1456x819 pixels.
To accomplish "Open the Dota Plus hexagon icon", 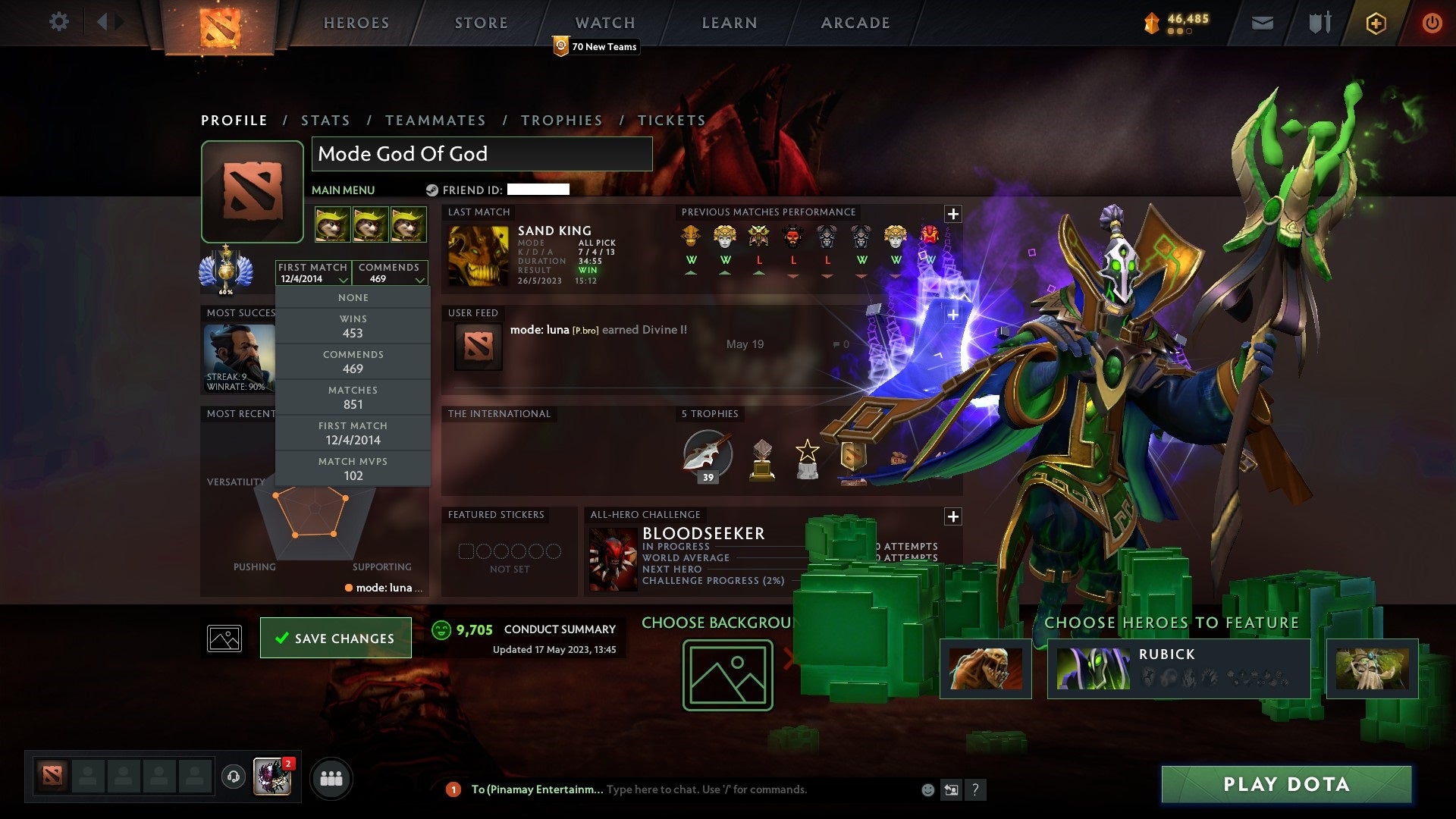I will click(x=1375, y=22).
